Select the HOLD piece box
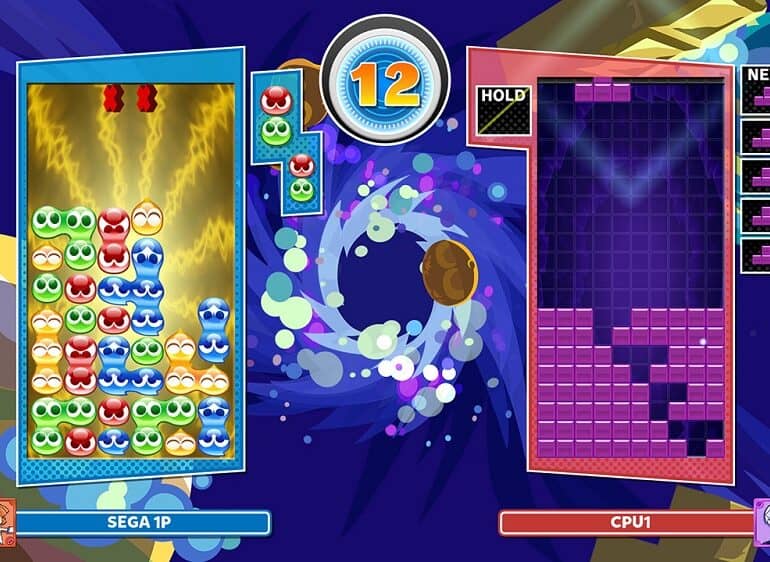This screenshot has width=770, height=562. tap(504, 111)
